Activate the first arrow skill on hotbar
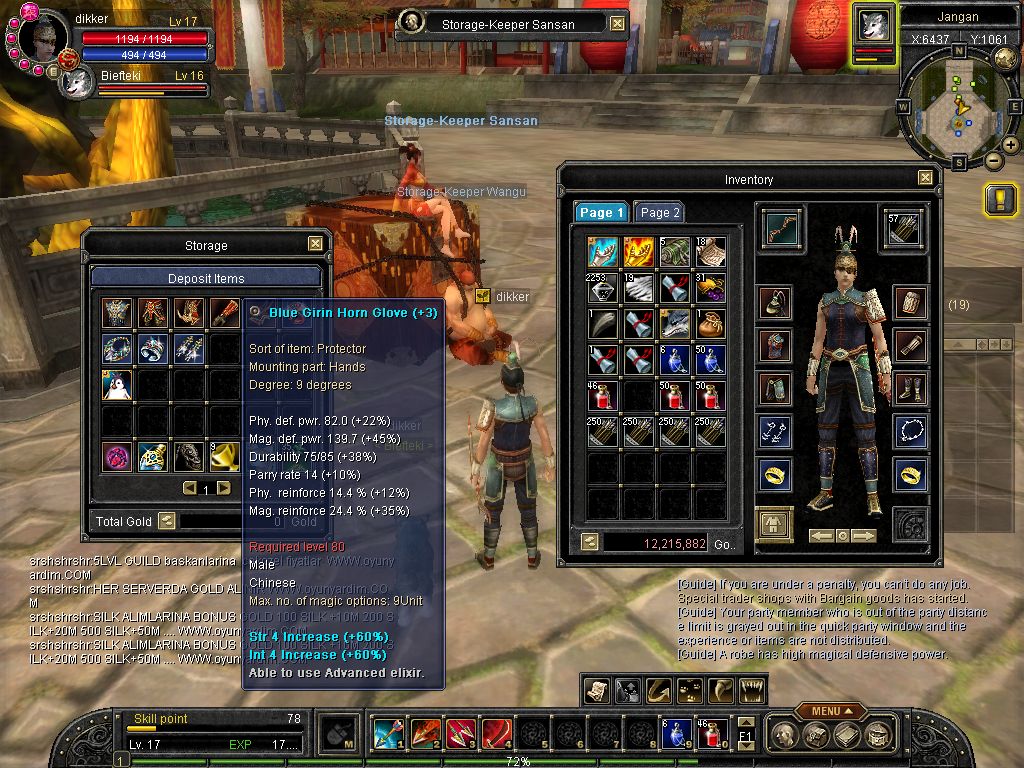 point(387,735)
